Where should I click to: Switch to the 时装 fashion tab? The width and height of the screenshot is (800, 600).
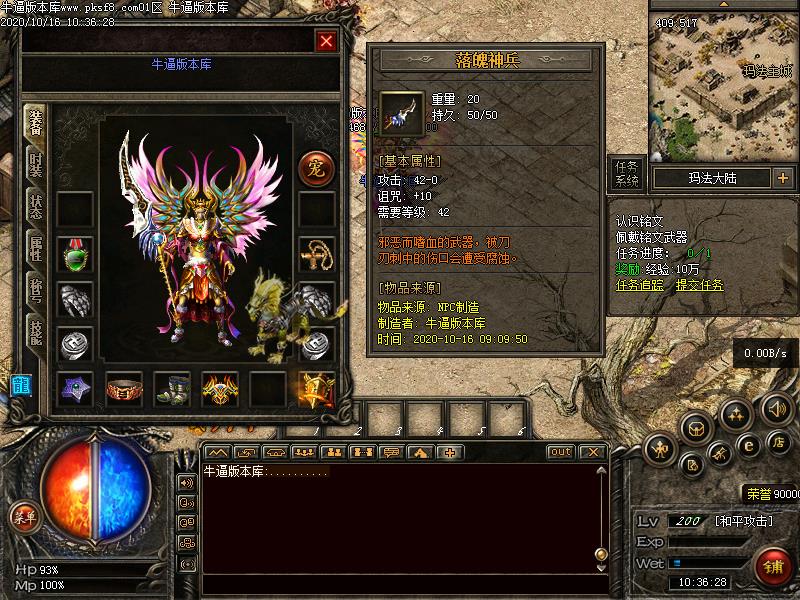point(35,168)
